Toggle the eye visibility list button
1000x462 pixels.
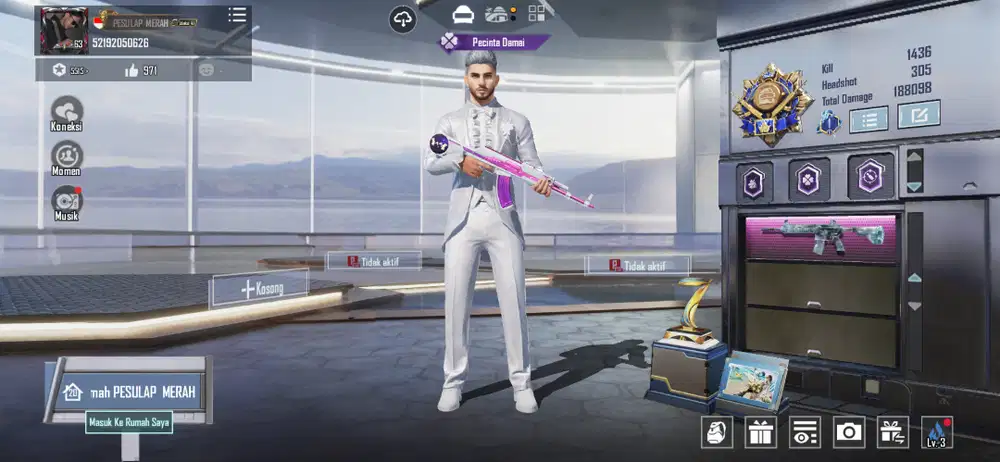(x=804, y=432)
